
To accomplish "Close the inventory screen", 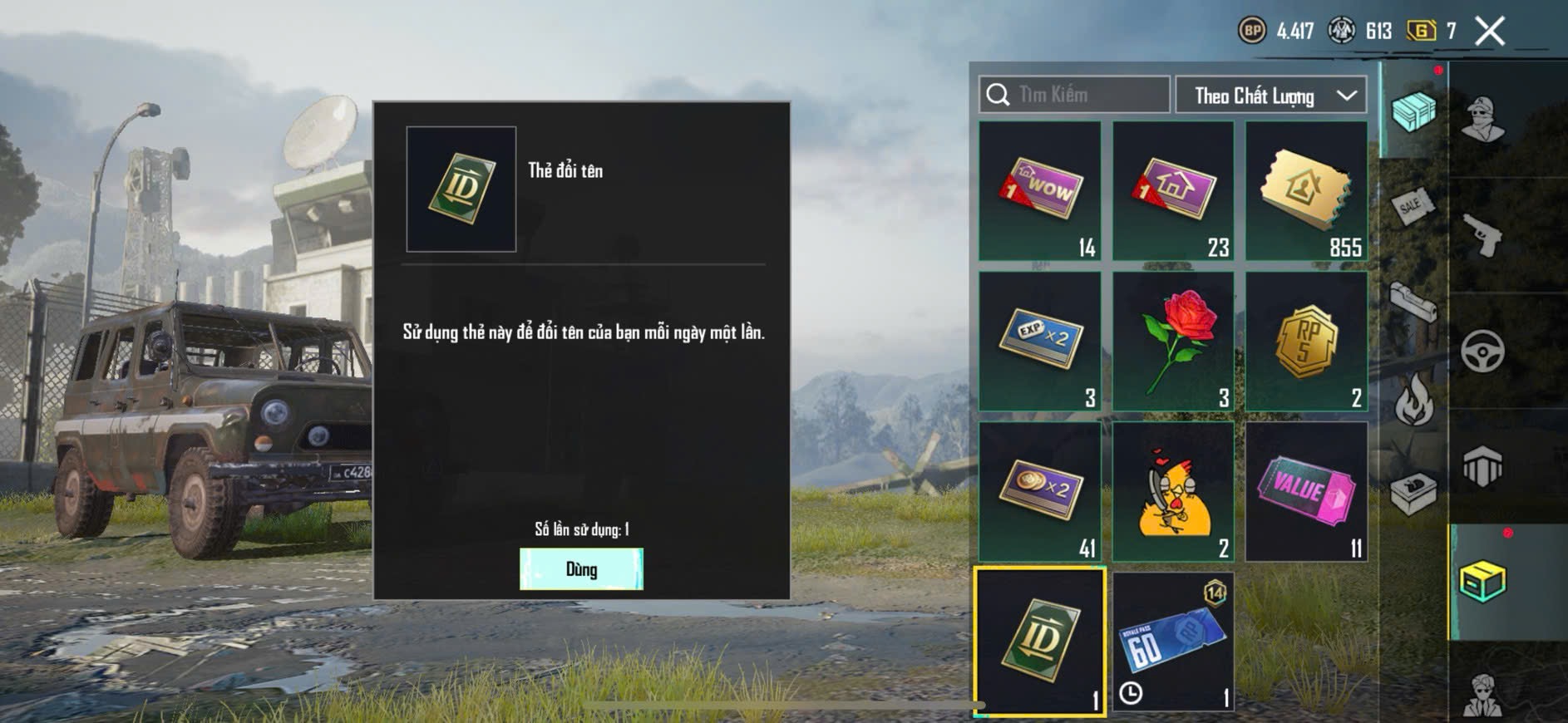I will click(x=1489, y=32).
